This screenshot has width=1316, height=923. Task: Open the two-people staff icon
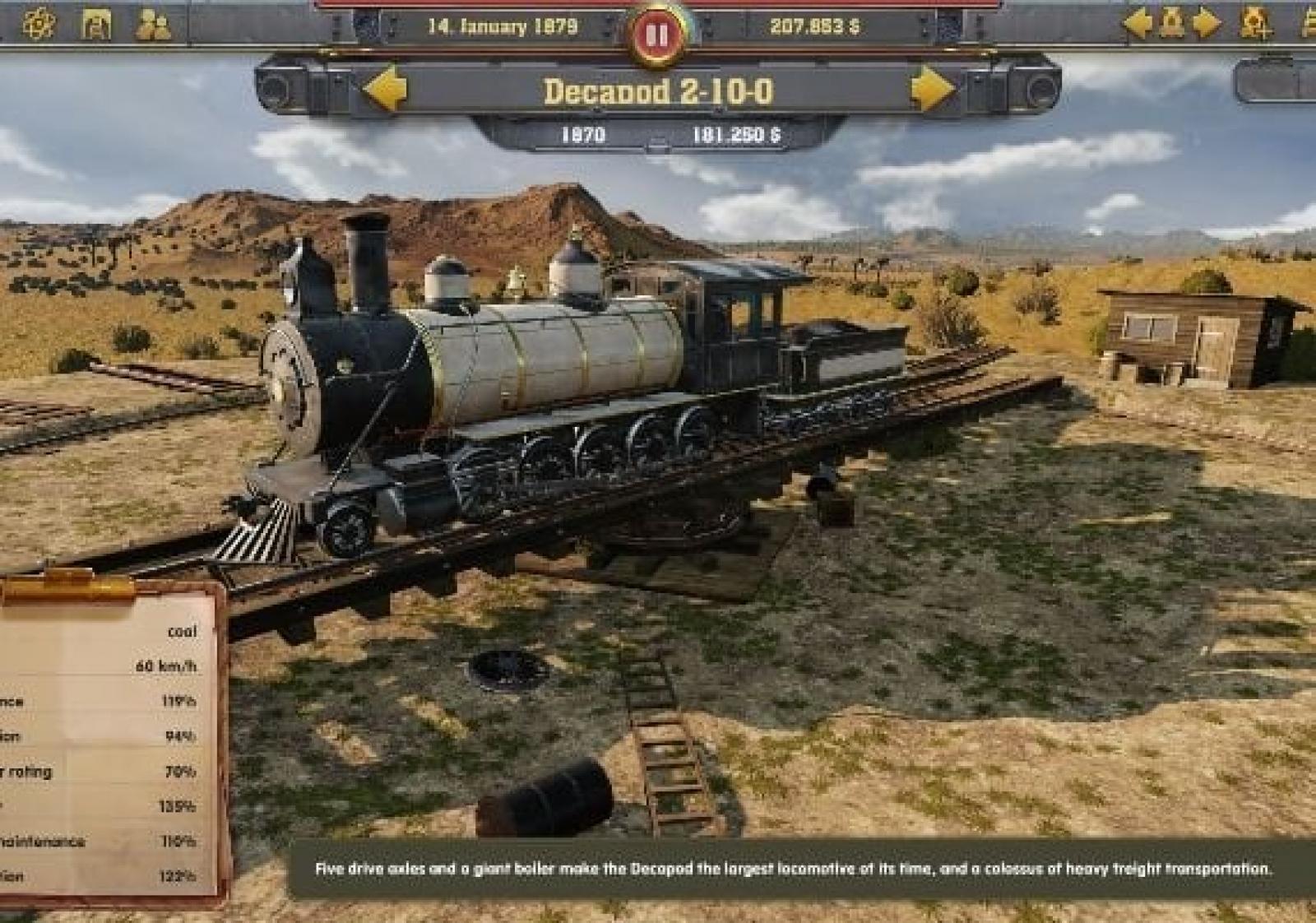[x=153, y=25]
